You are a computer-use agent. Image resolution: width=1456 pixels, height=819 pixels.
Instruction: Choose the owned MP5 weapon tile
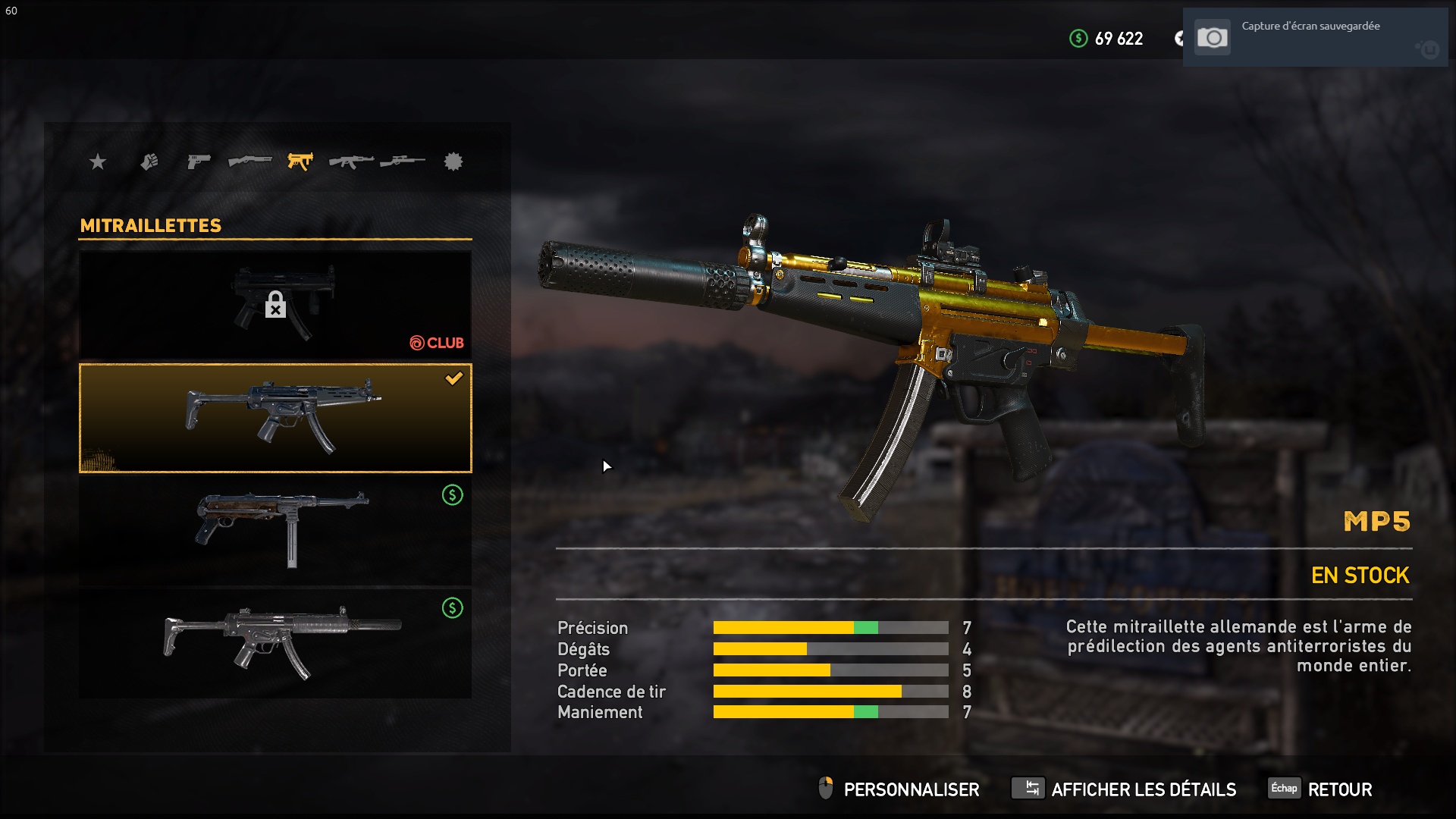tap(275, 418)
